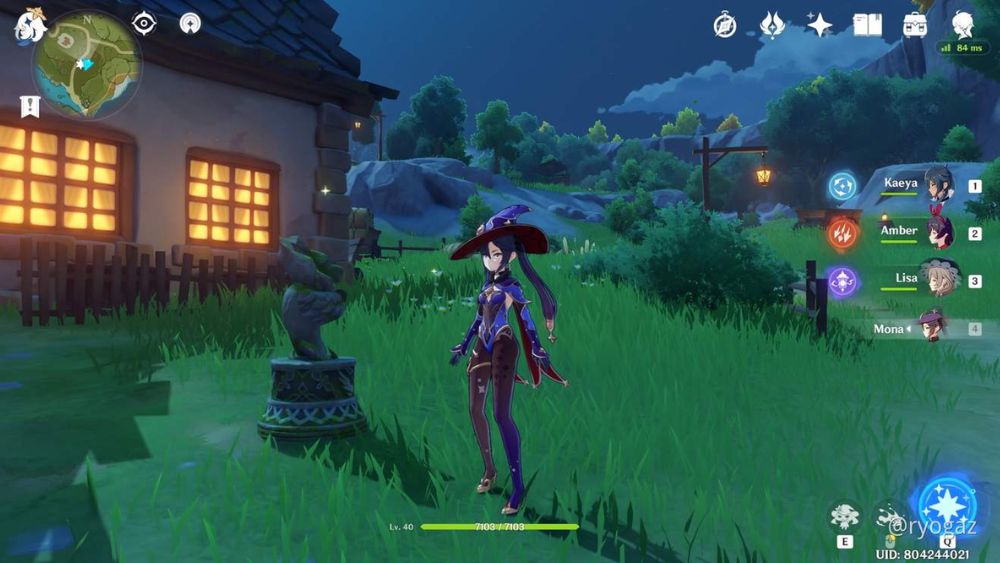Click the winged flame icon in the top bar
This screenshot has width=1000, height=563.
coord(772,25)
